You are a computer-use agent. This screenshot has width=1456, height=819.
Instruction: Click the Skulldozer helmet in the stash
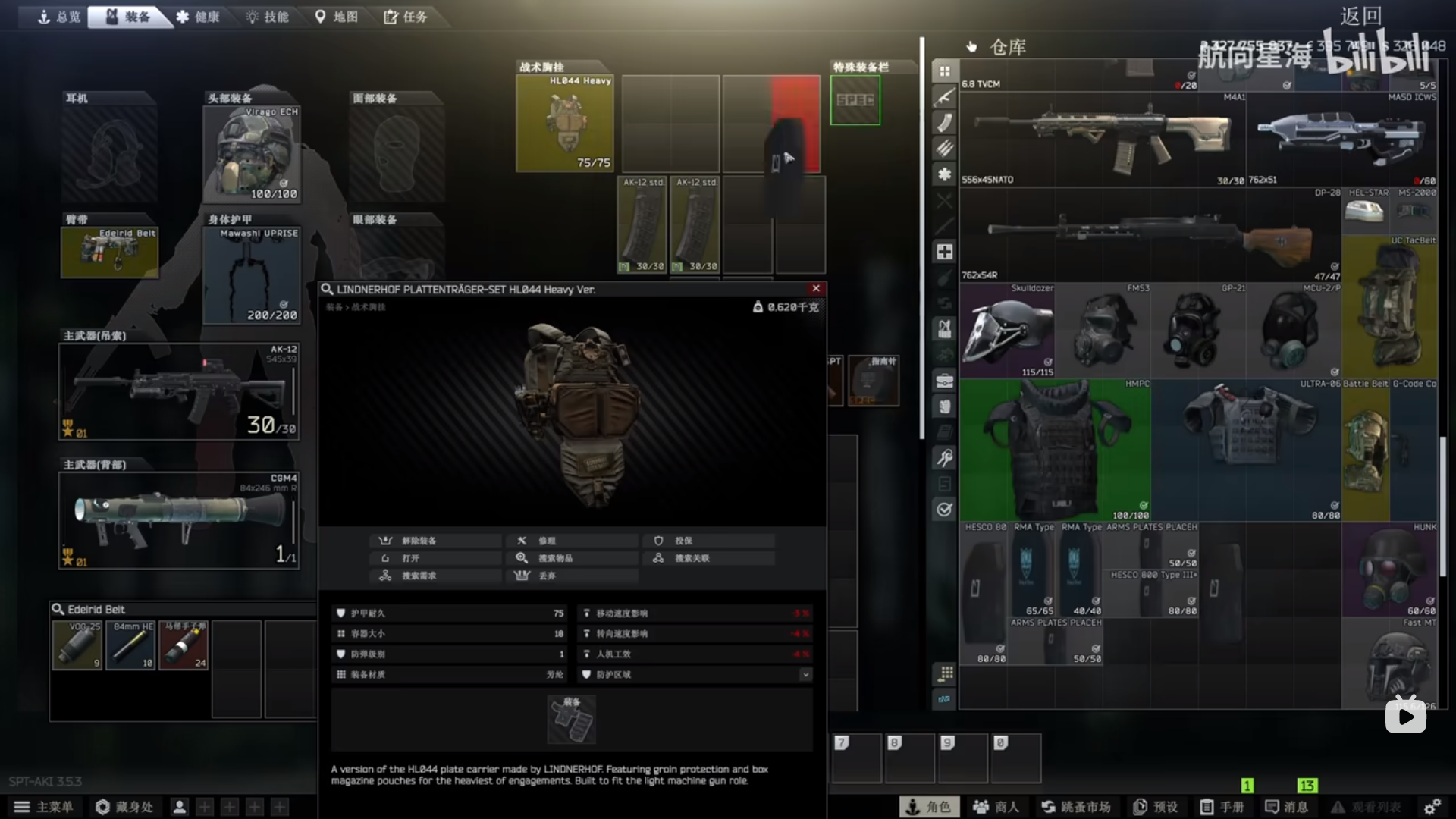[x=1007, y=331]
